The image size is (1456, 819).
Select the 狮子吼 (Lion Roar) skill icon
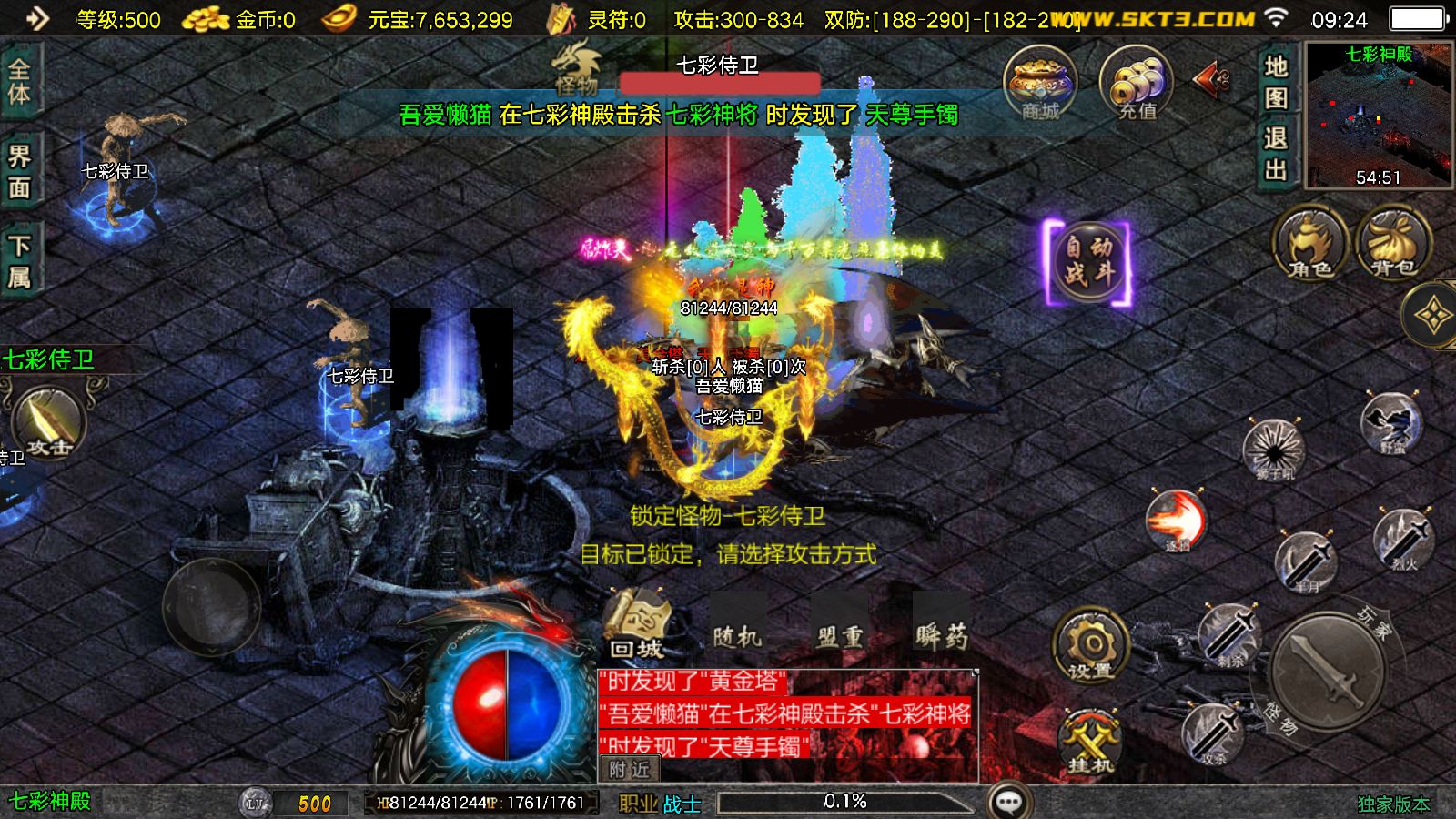[1277, 449]
